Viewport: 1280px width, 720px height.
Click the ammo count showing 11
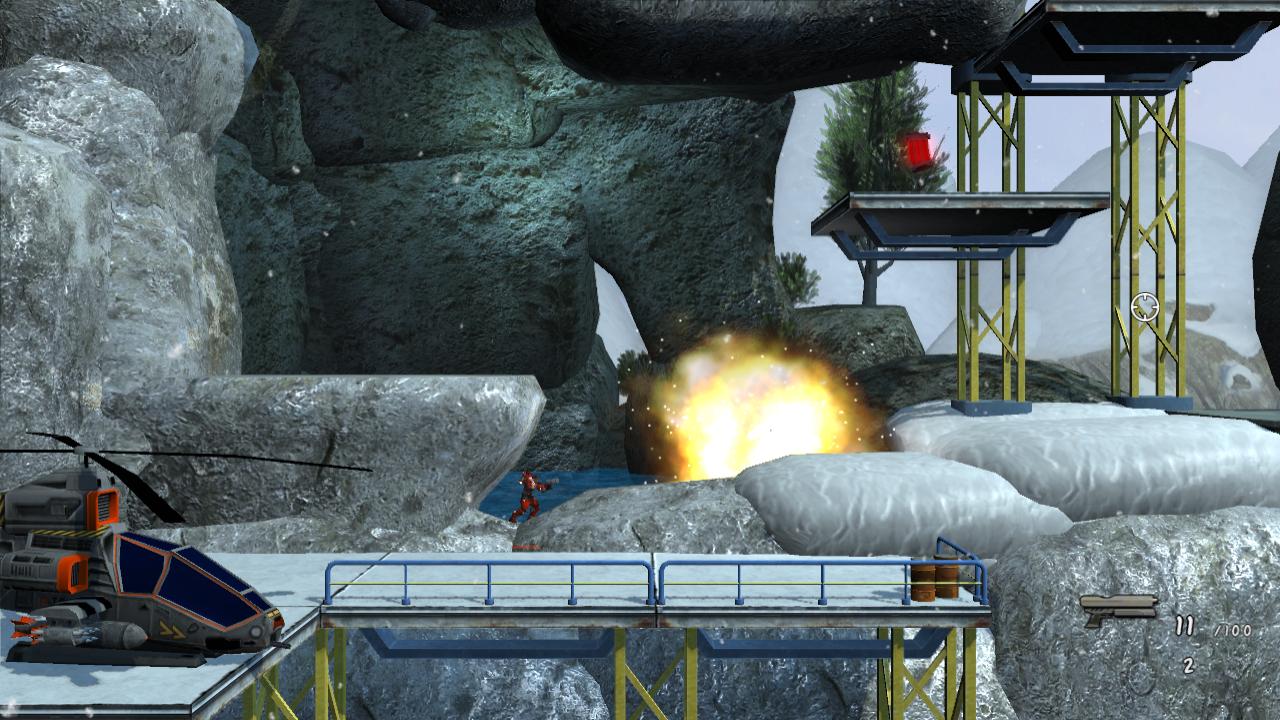coord(1183,624)
